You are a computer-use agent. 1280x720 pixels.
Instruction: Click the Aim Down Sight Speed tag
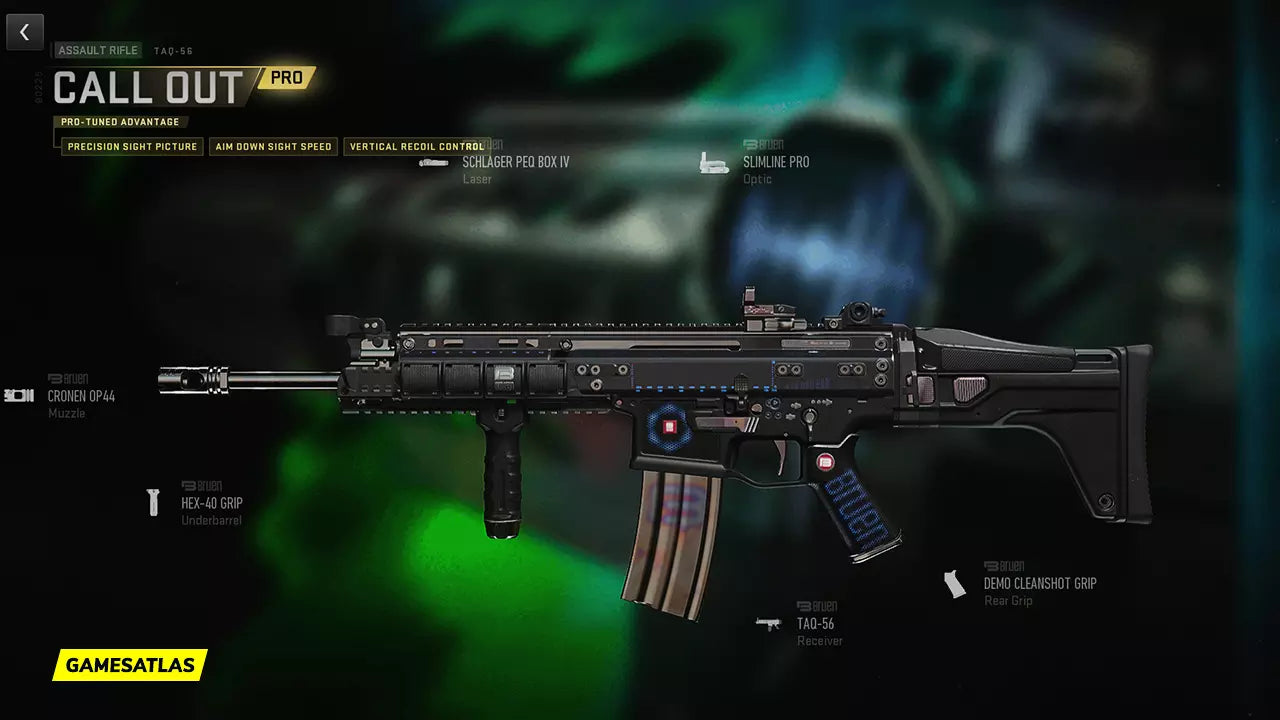click(x=273, y=147)
